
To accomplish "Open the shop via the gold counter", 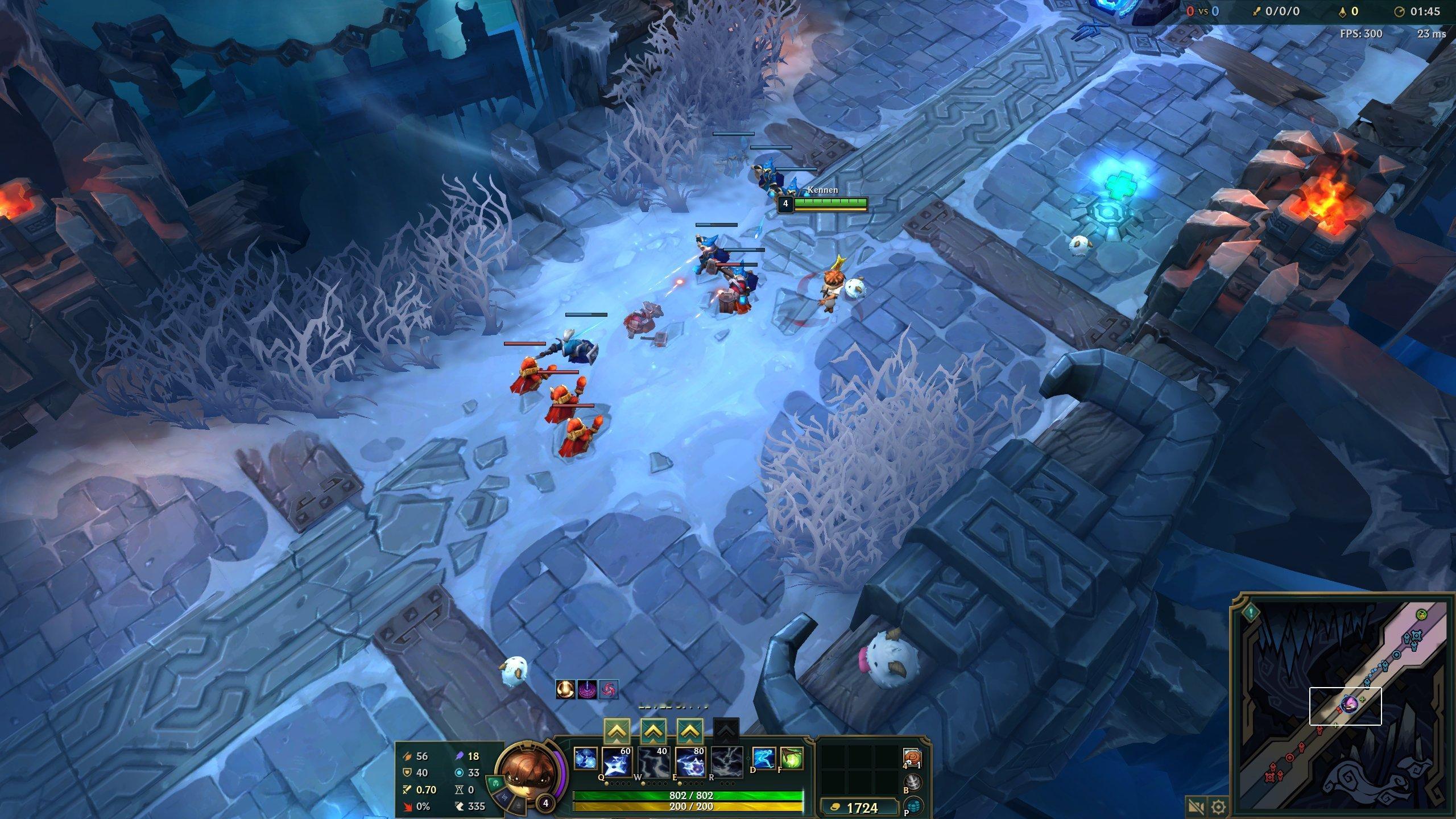I will (859, 808).
